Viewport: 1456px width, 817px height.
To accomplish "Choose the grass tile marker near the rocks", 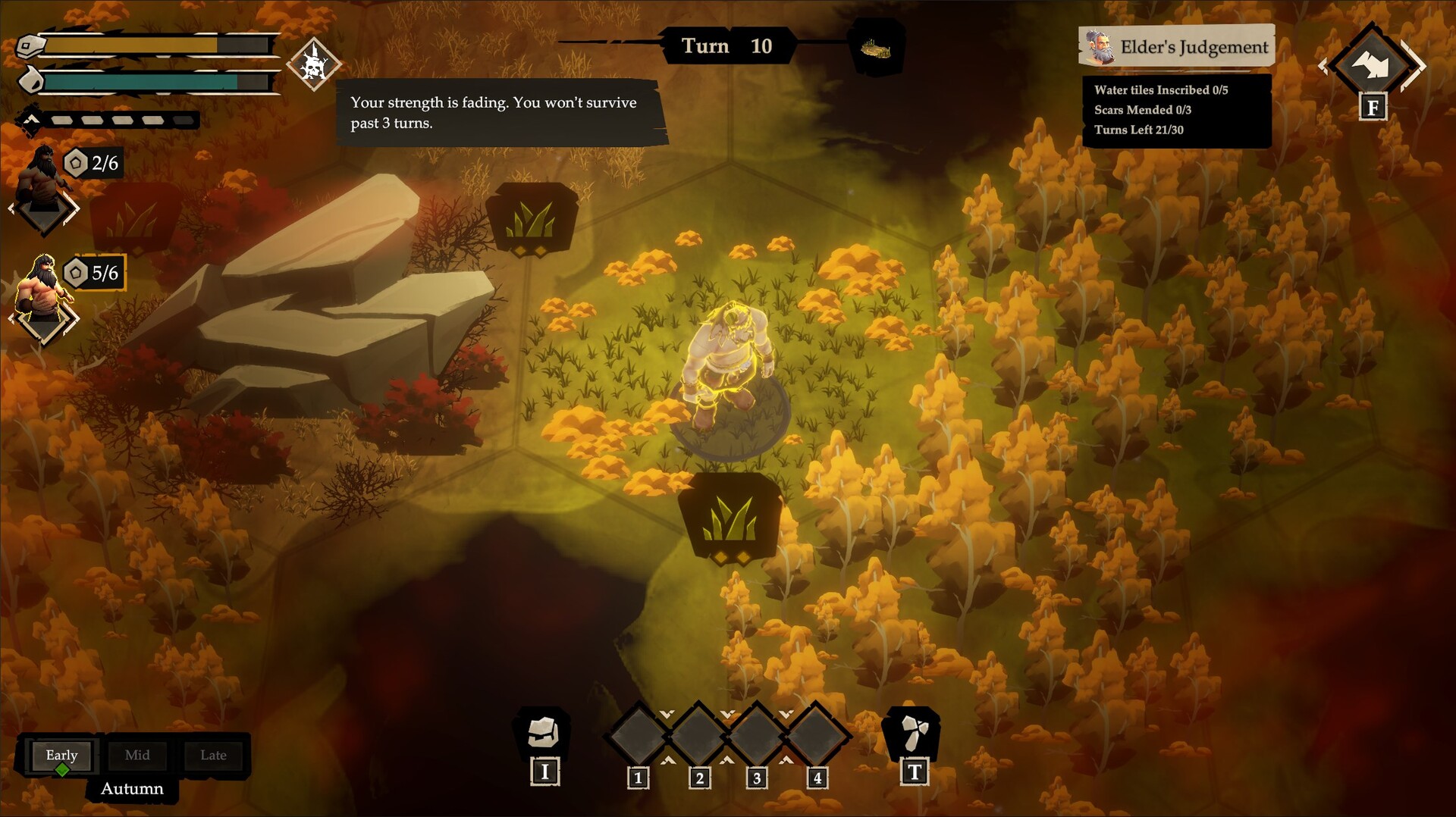I will (x=532, y=218).
